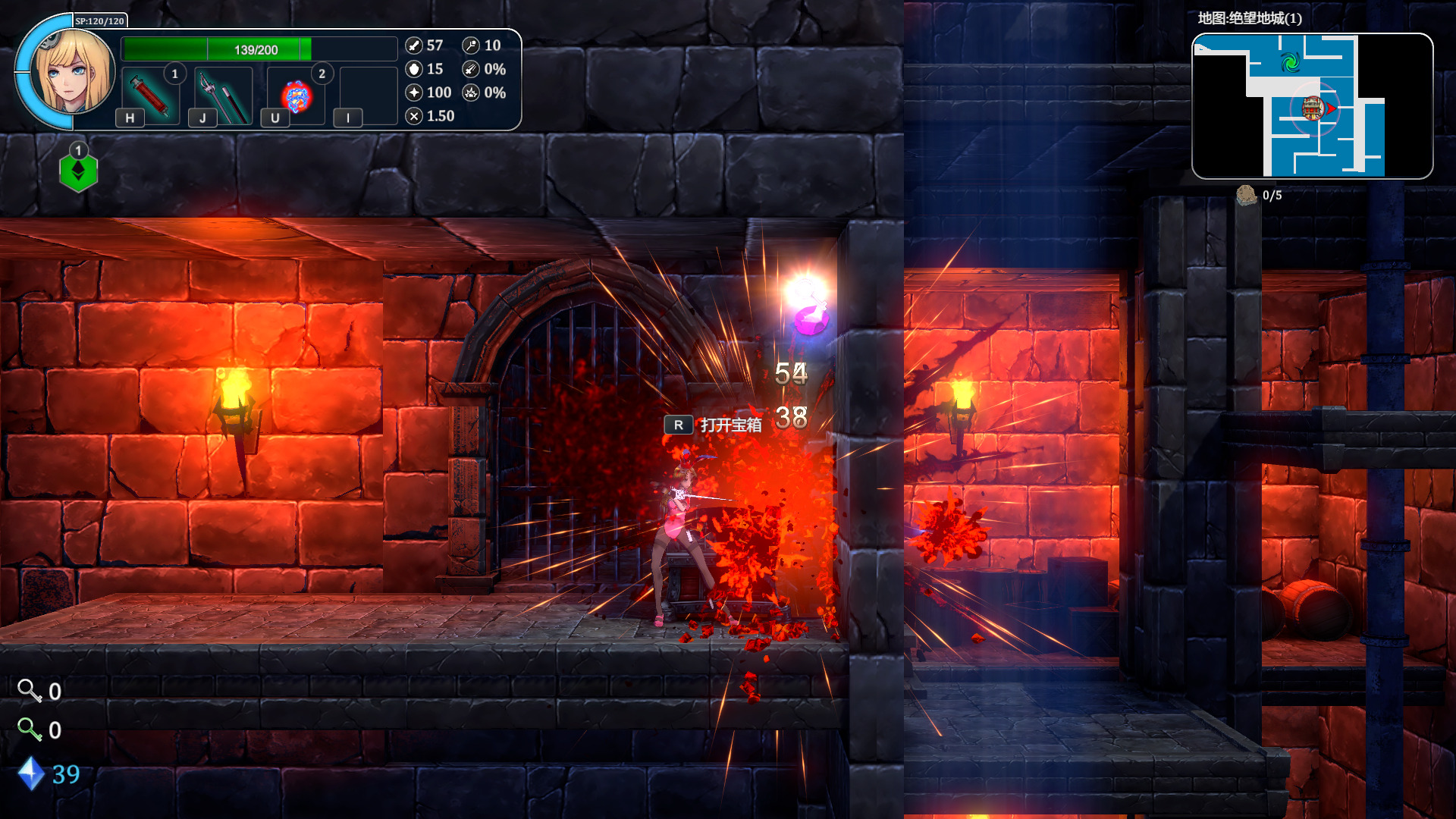Image resolution: width=1456 pixels, height=819 pixels.
Task: Click the green gem buff icon
Action: (x=79, y=172)
